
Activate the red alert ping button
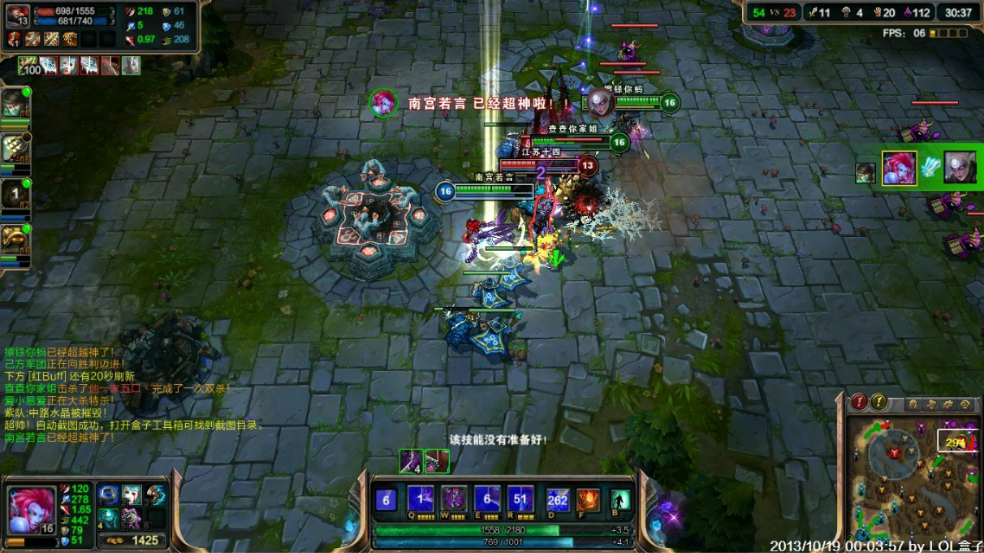pyautogui.click(x=859, y=402)
